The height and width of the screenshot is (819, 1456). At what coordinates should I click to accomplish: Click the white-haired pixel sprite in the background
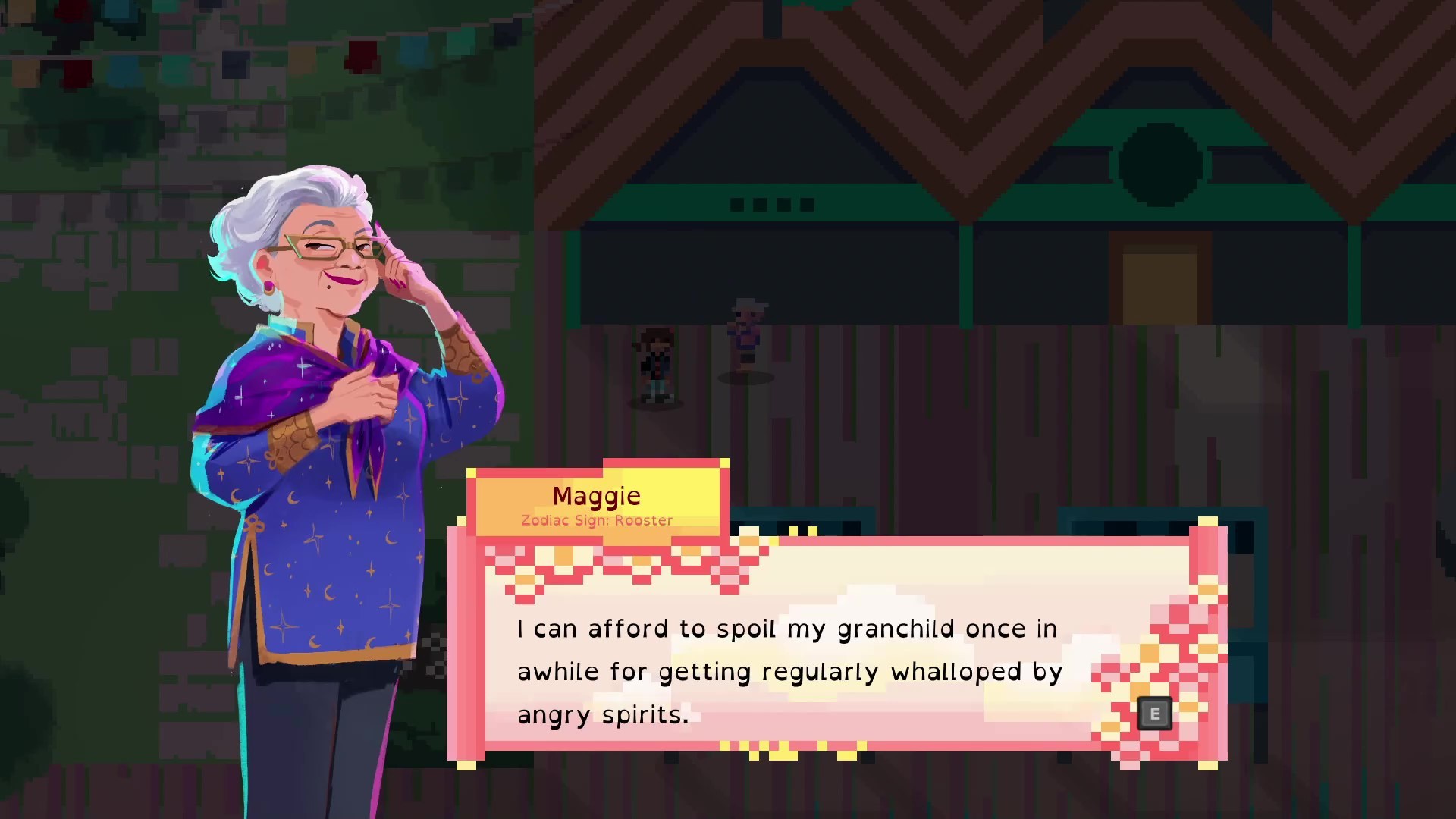coord(745,330)
